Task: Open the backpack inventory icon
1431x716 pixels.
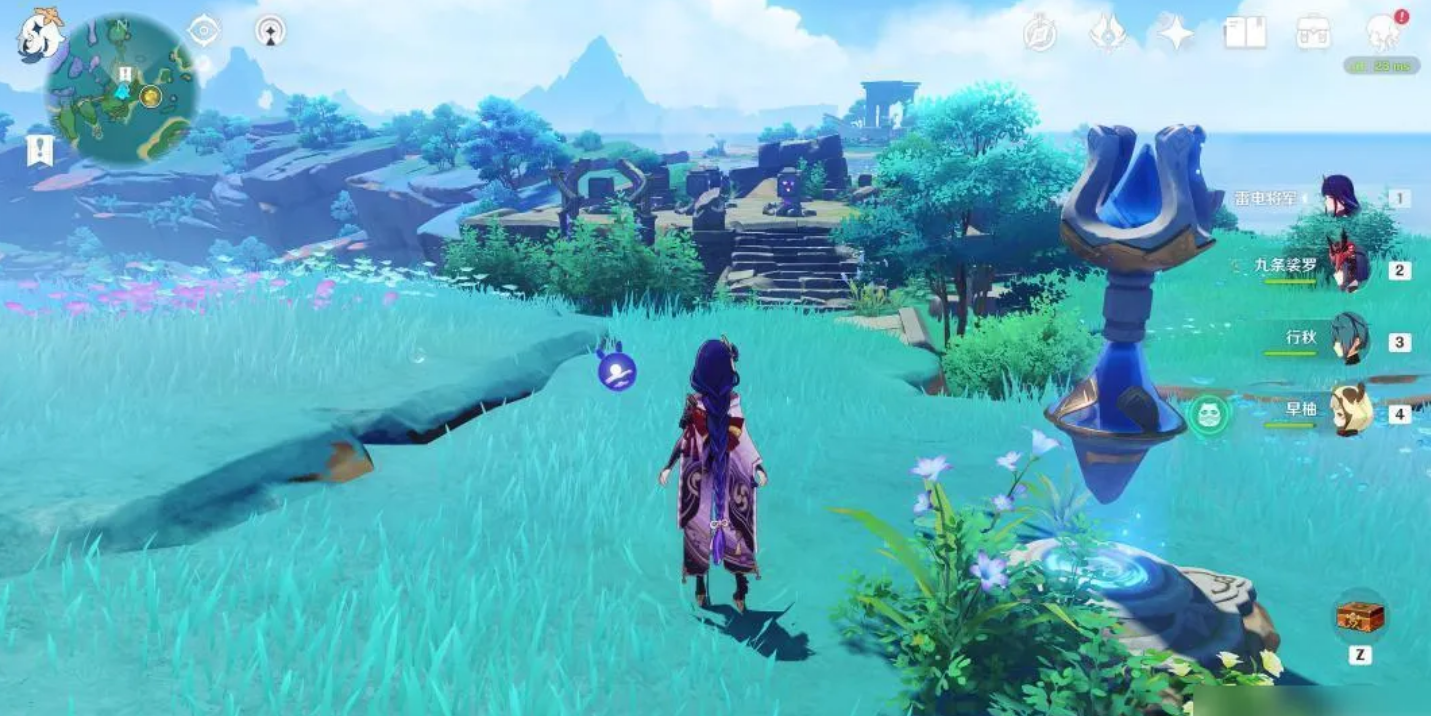Action: [1313, 33]
